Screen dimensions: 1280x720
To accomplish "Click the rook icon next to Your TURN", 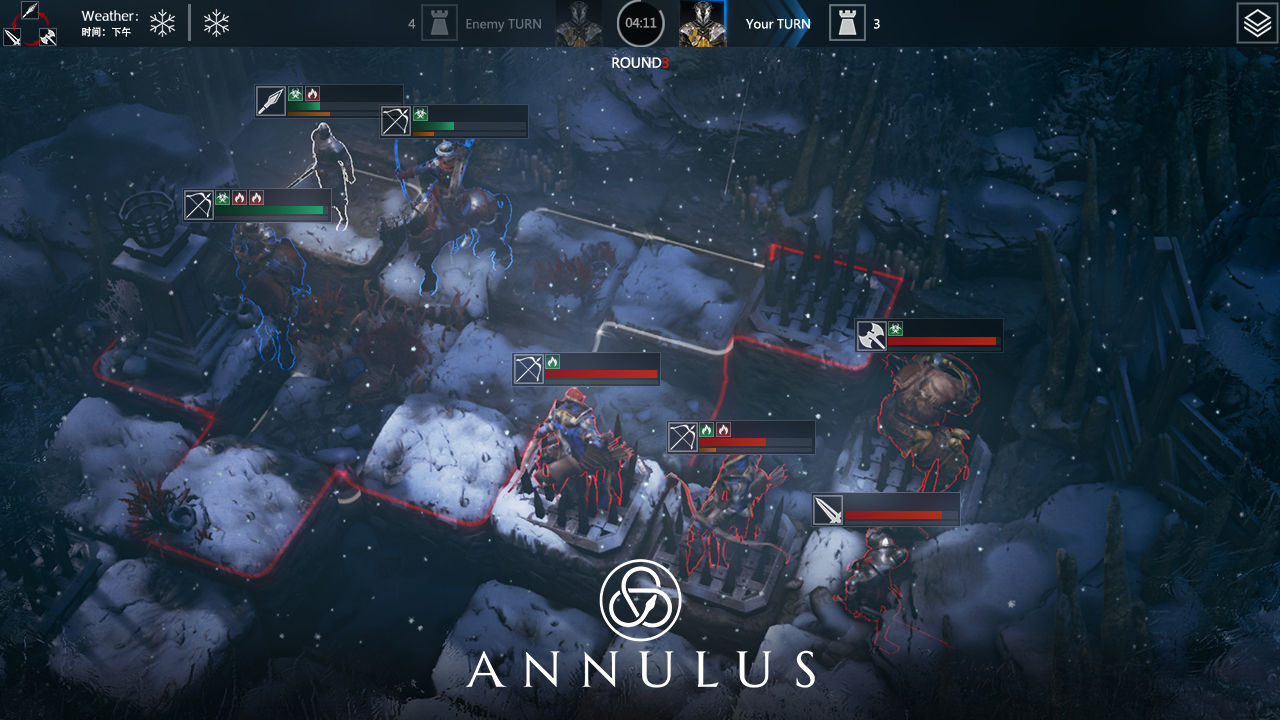I will click(x=847, y=23).
